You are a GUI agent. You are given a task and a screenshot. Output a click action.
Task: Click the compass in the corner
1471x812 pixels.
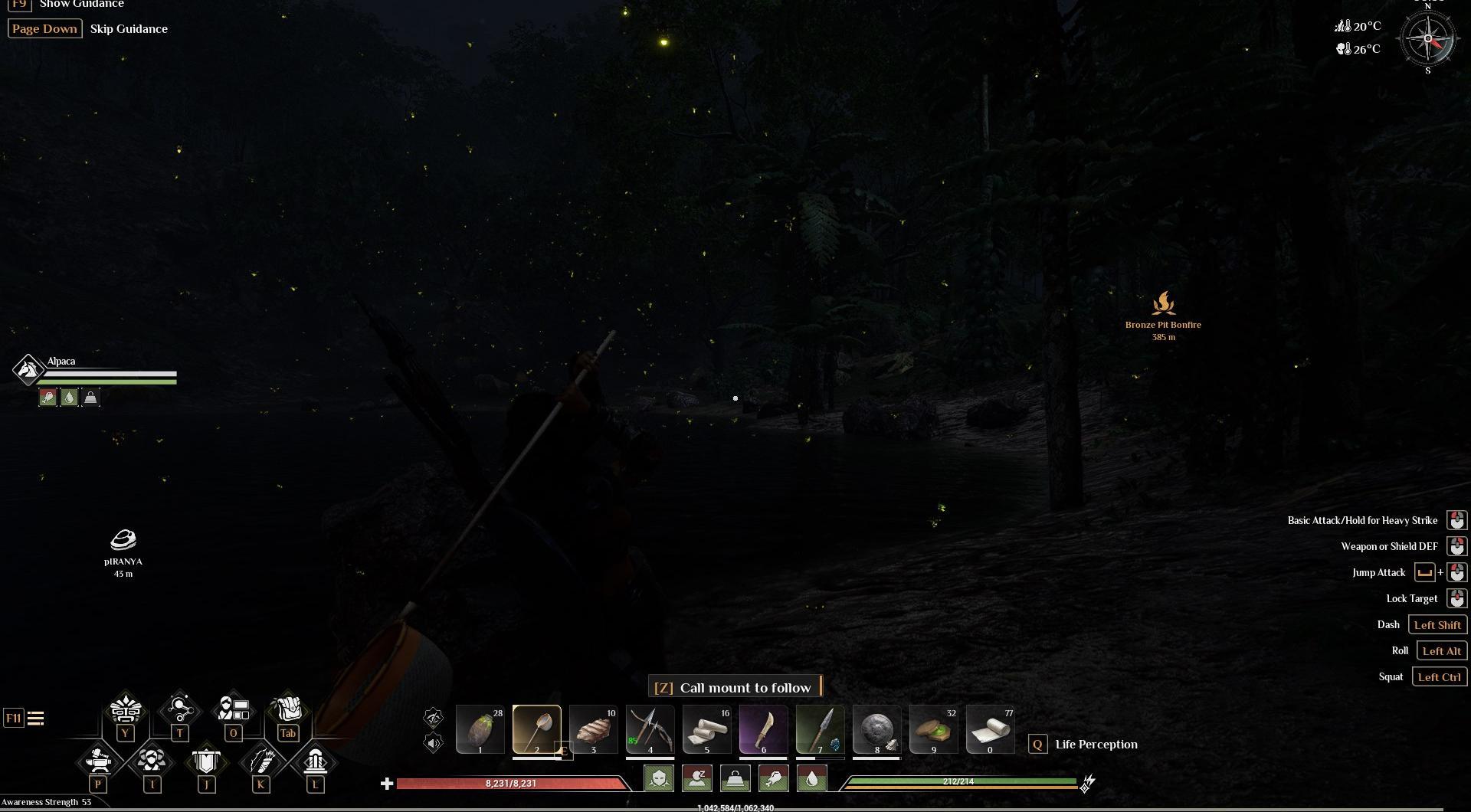pos(1427,39)
